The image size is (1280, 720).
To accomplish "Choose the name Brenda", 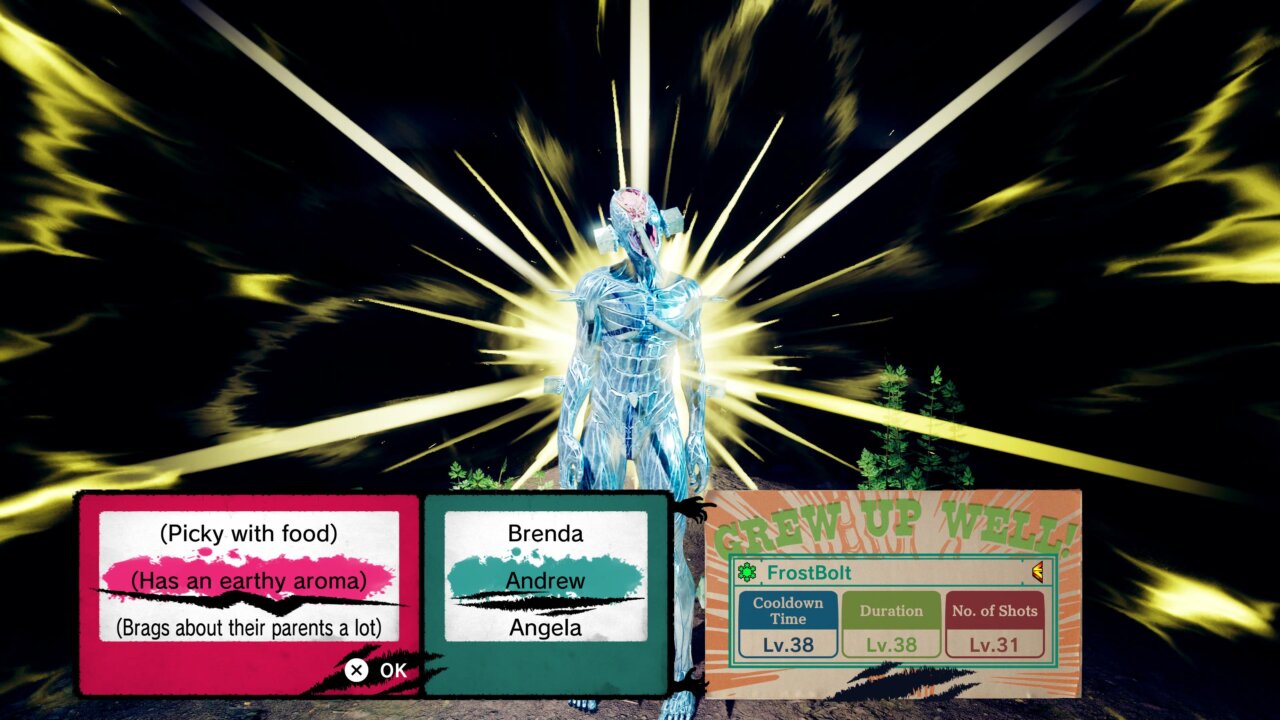I will pos(545,534).
